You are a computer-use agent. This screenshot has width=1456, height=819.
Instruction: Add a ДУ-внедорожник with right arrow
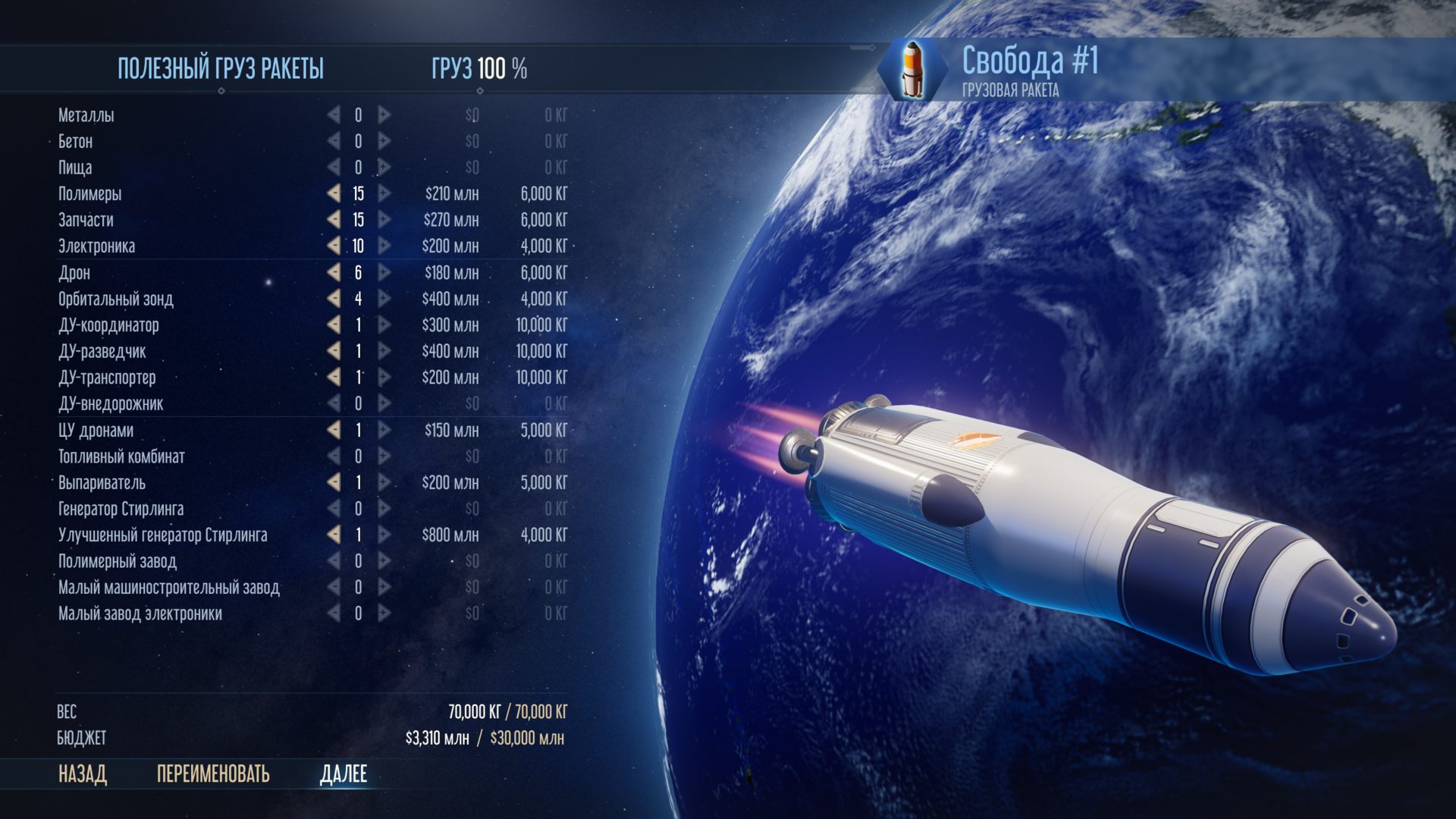pyautogui.click(x=384, y=403)
